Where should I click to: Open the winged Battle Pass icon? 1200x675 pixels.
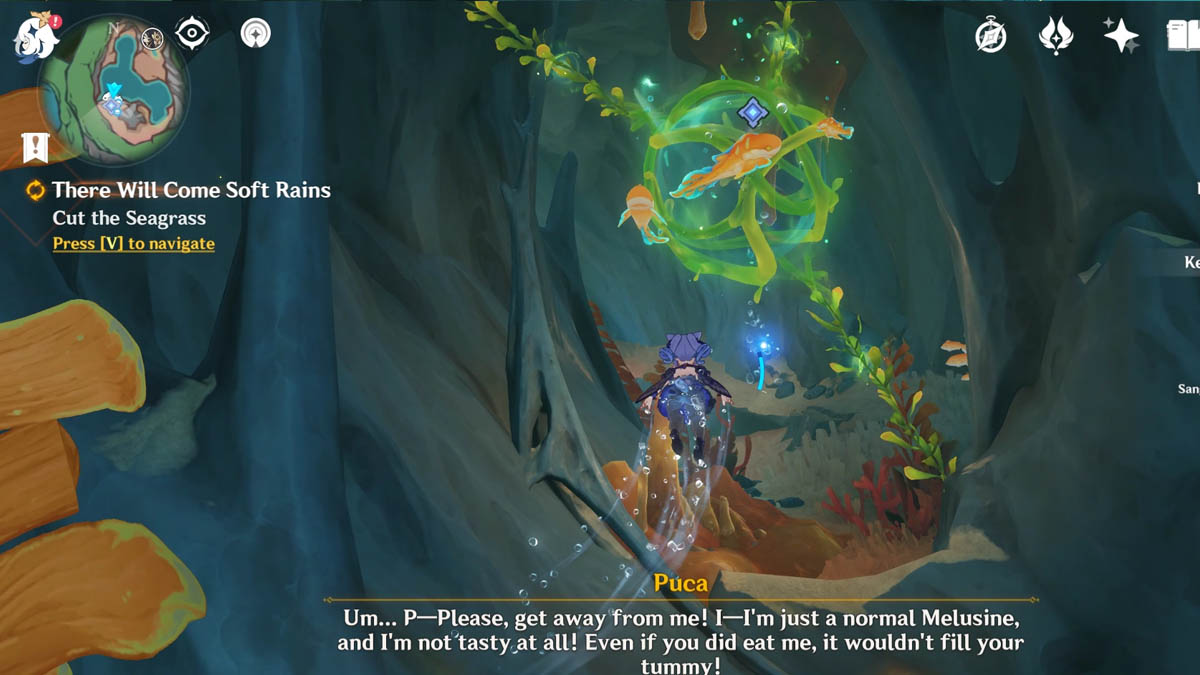[x=1056, y=36]
